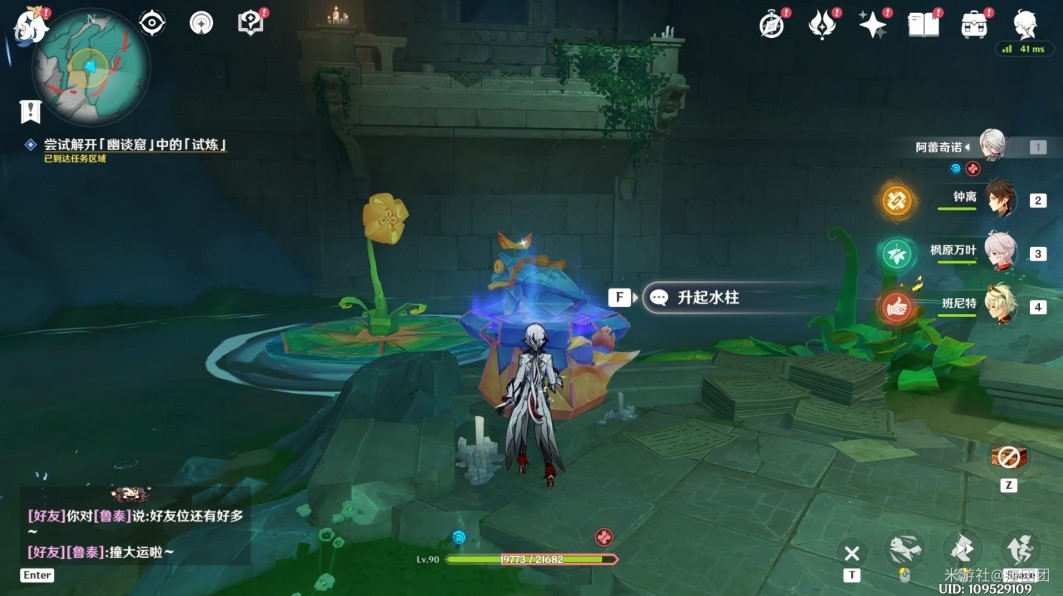The image size is (1063, 596).
Task: Open the quest guide icon with question mark
Action: (x=250, y=23)
